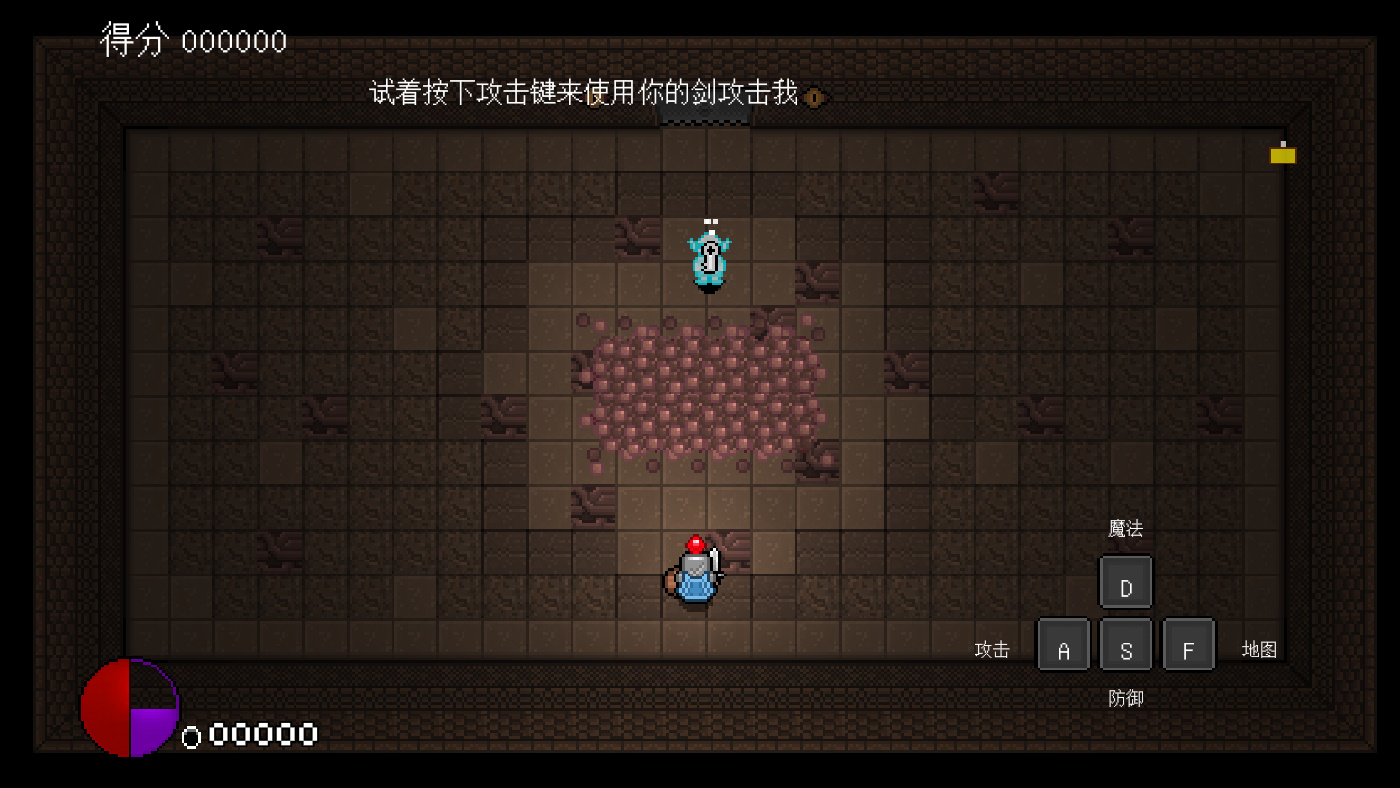This screenshot has width=1400, height=788.
Task: Click the F map key icon
Action: point(1189,645)
